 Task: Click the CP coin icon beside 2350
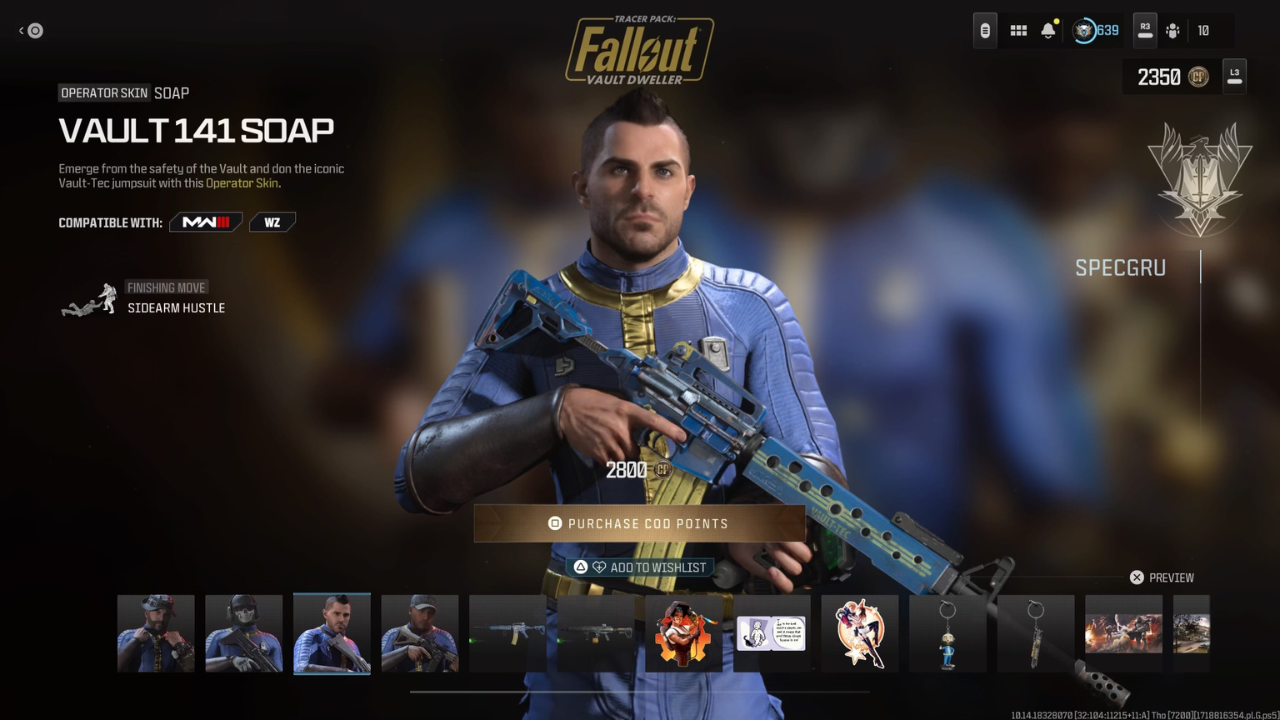[1200, 76]
